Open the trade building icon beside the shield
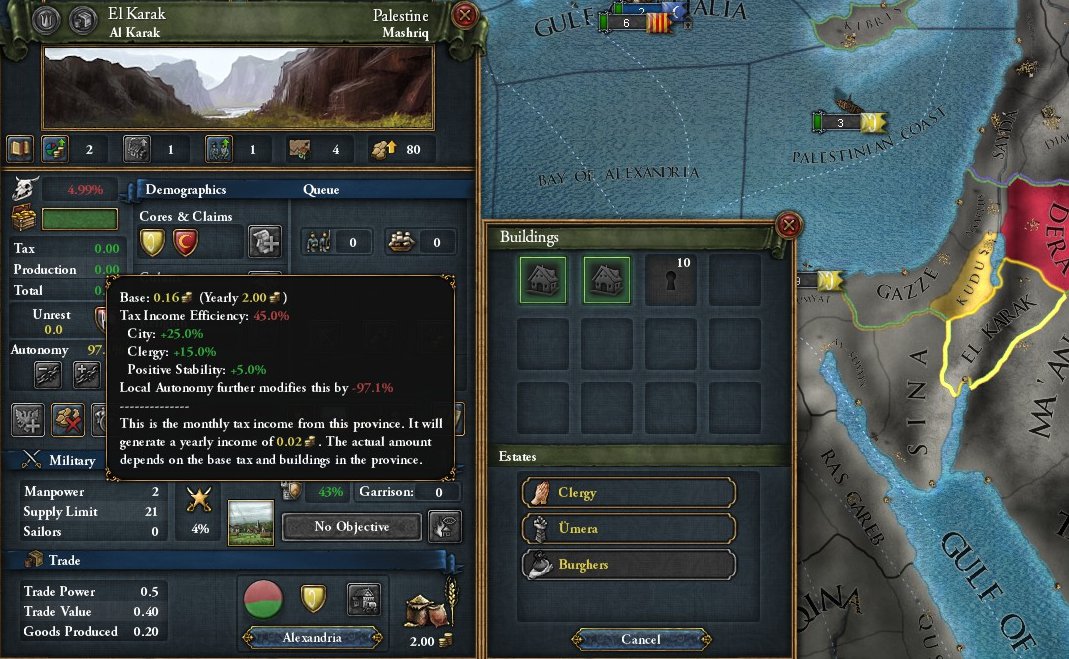Screen dimensions: 1069x659 click(364, 600)
